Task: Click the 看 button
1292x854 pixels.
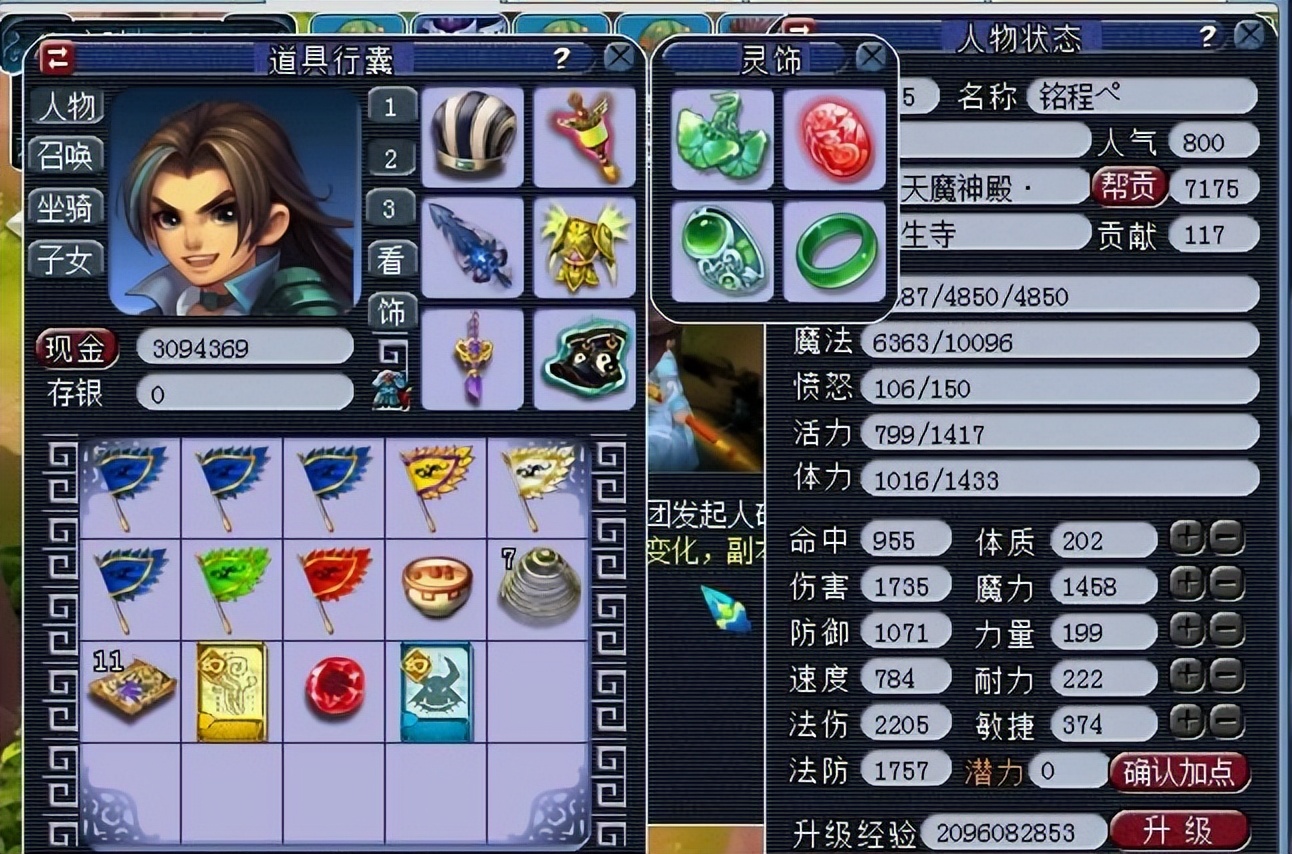Action: [391, 260]
